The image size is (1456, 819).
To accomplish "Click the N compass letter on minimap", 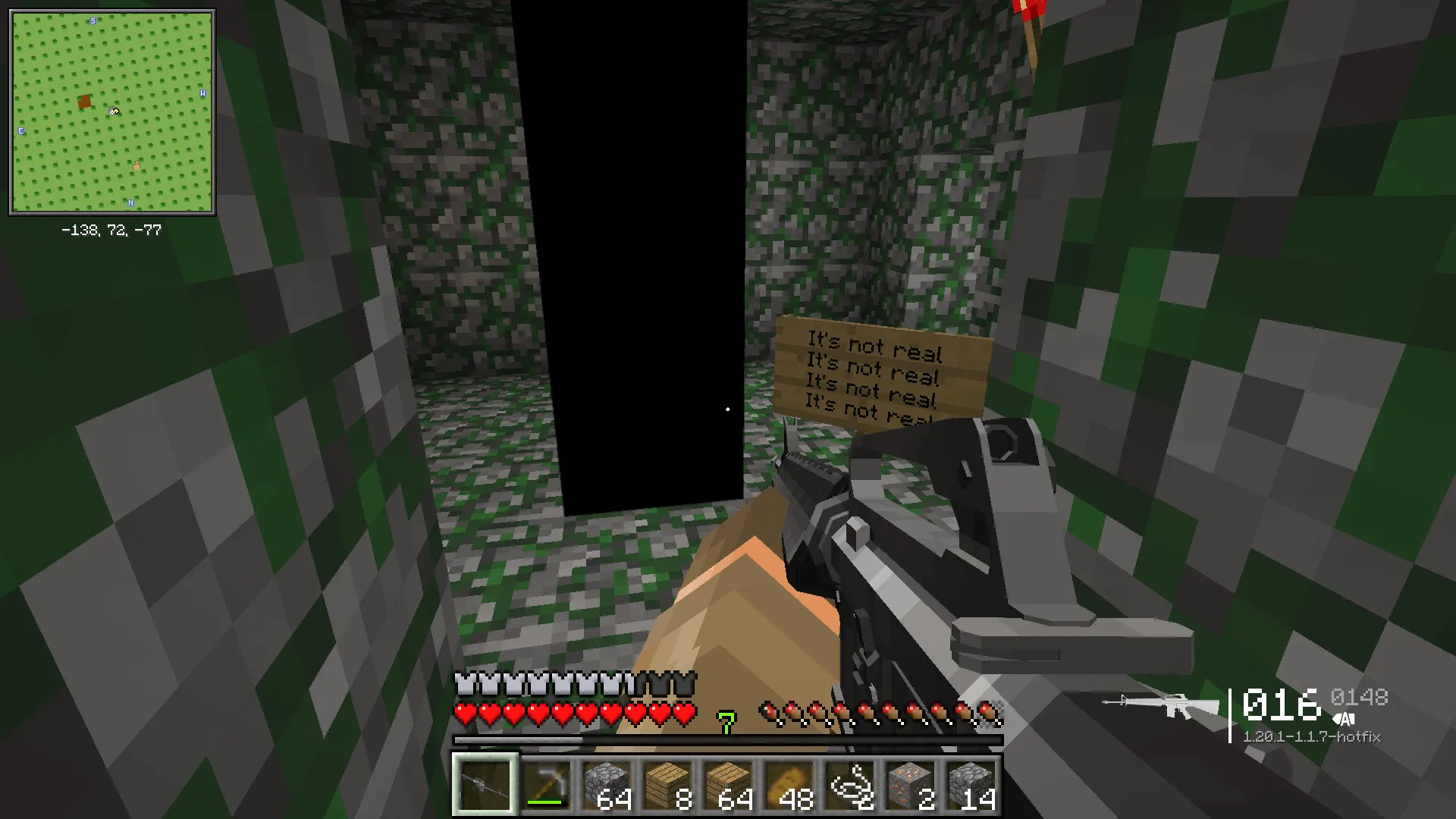I will [131, 202].
